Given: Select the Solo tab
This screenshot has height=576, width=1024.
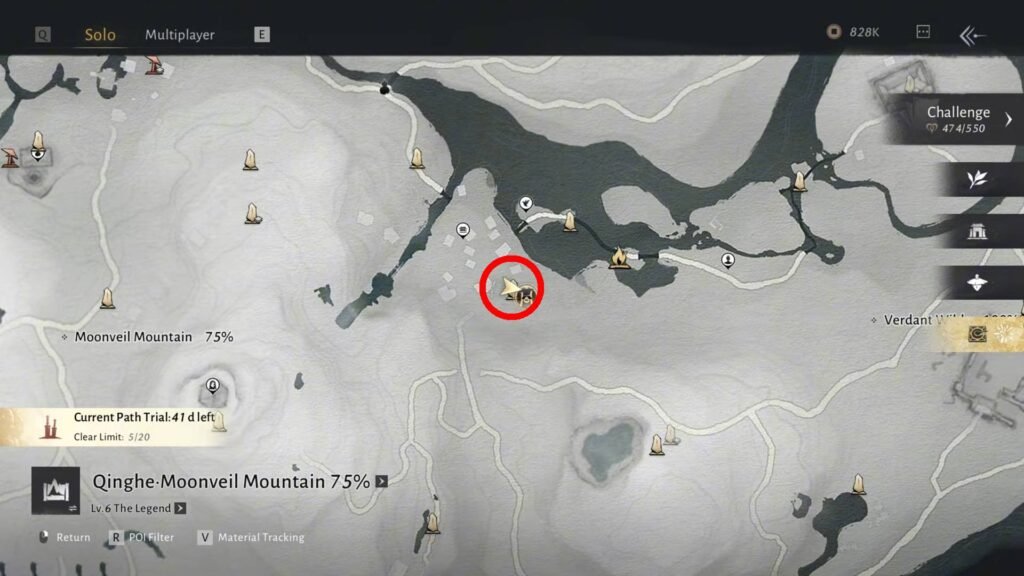Looking at the screenshot, I should click(x=100, y=35).
